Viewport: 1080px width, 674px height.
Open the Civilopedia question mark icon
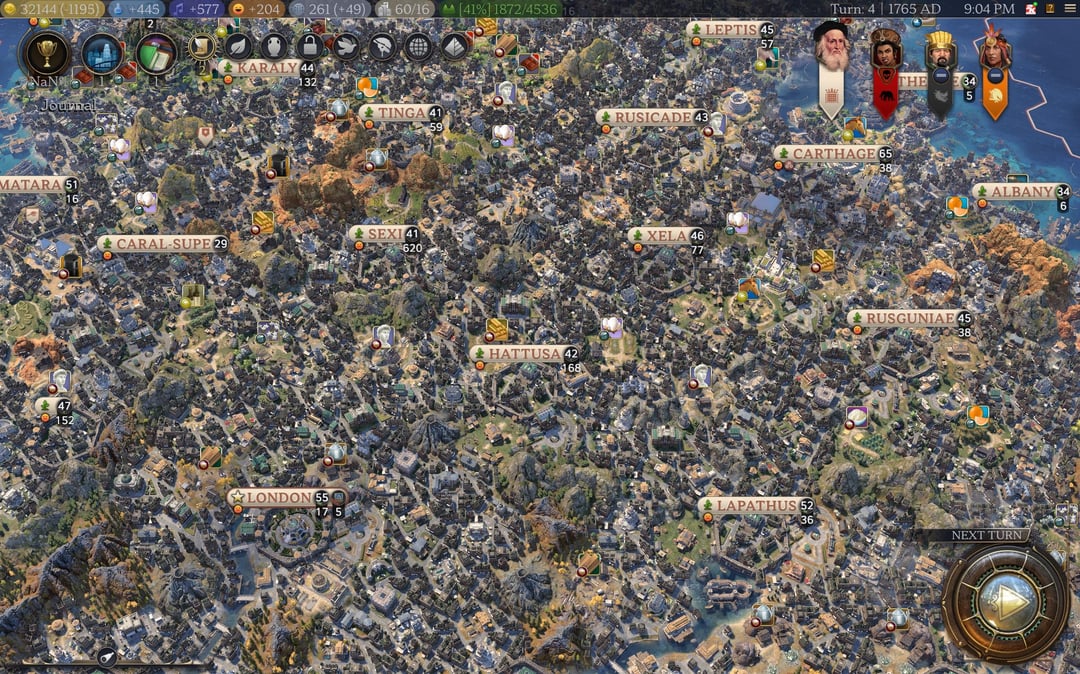1050,8
